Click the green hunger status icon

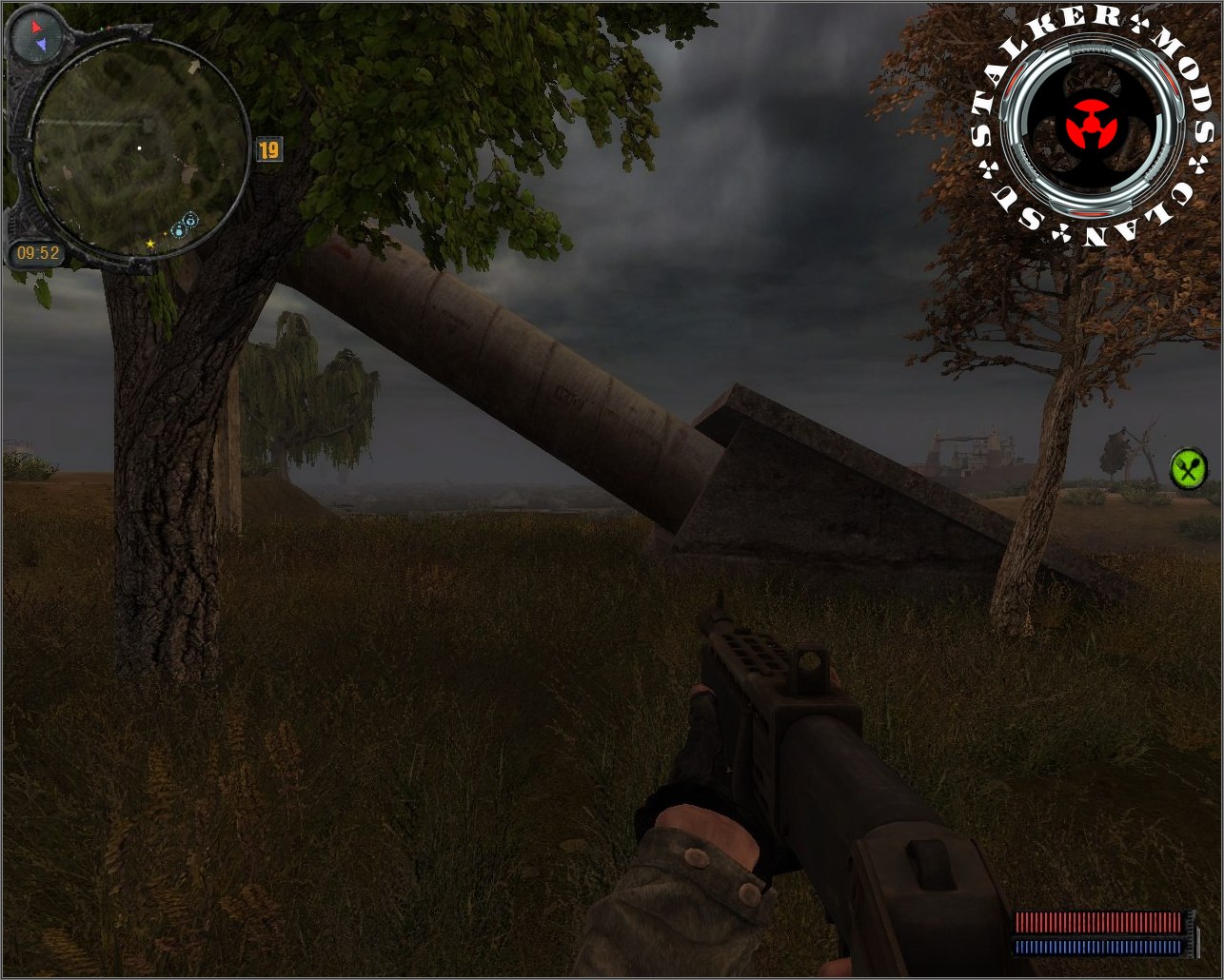click(1188, 469)
